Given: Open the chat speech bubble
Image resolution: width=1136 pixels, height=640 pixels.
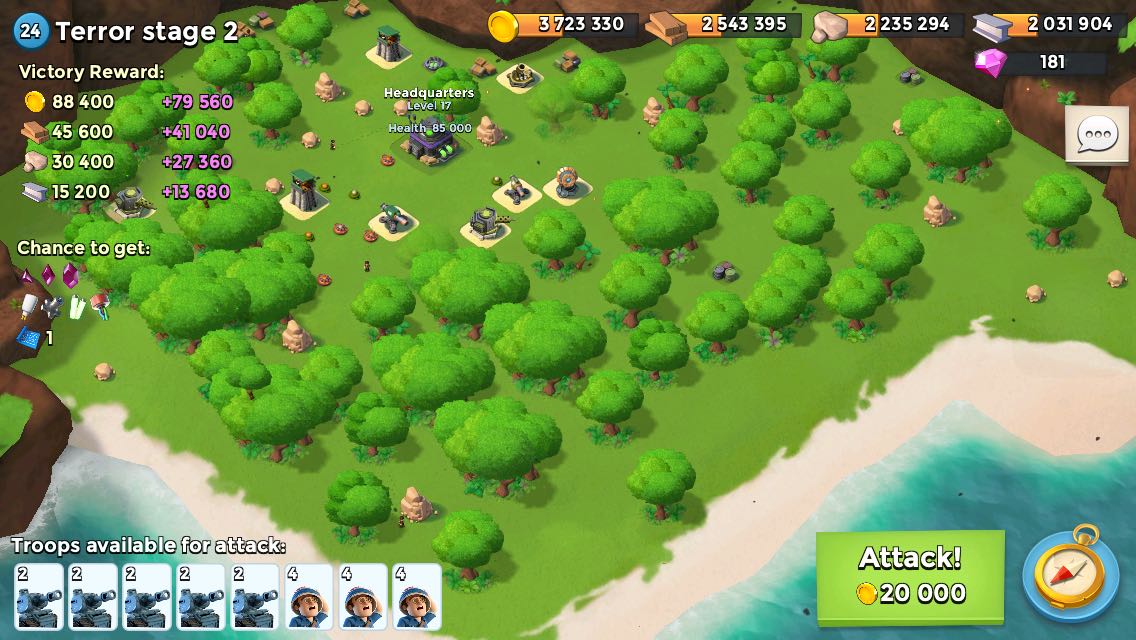Looking at the screenshot, I should tap(1096, 135).
